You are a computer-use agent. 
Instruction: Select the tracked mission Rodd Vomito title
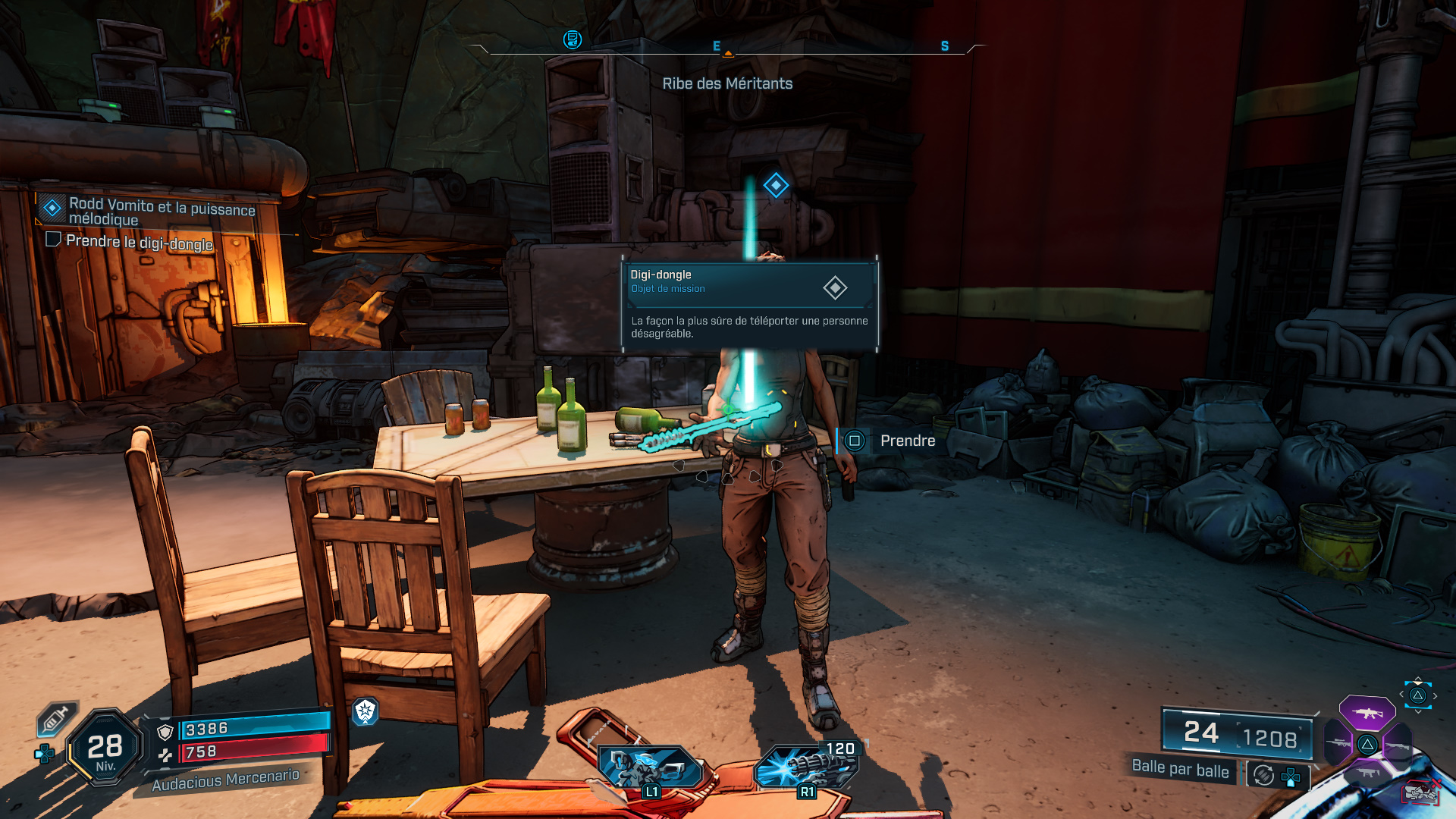click(x=162, y=212)
